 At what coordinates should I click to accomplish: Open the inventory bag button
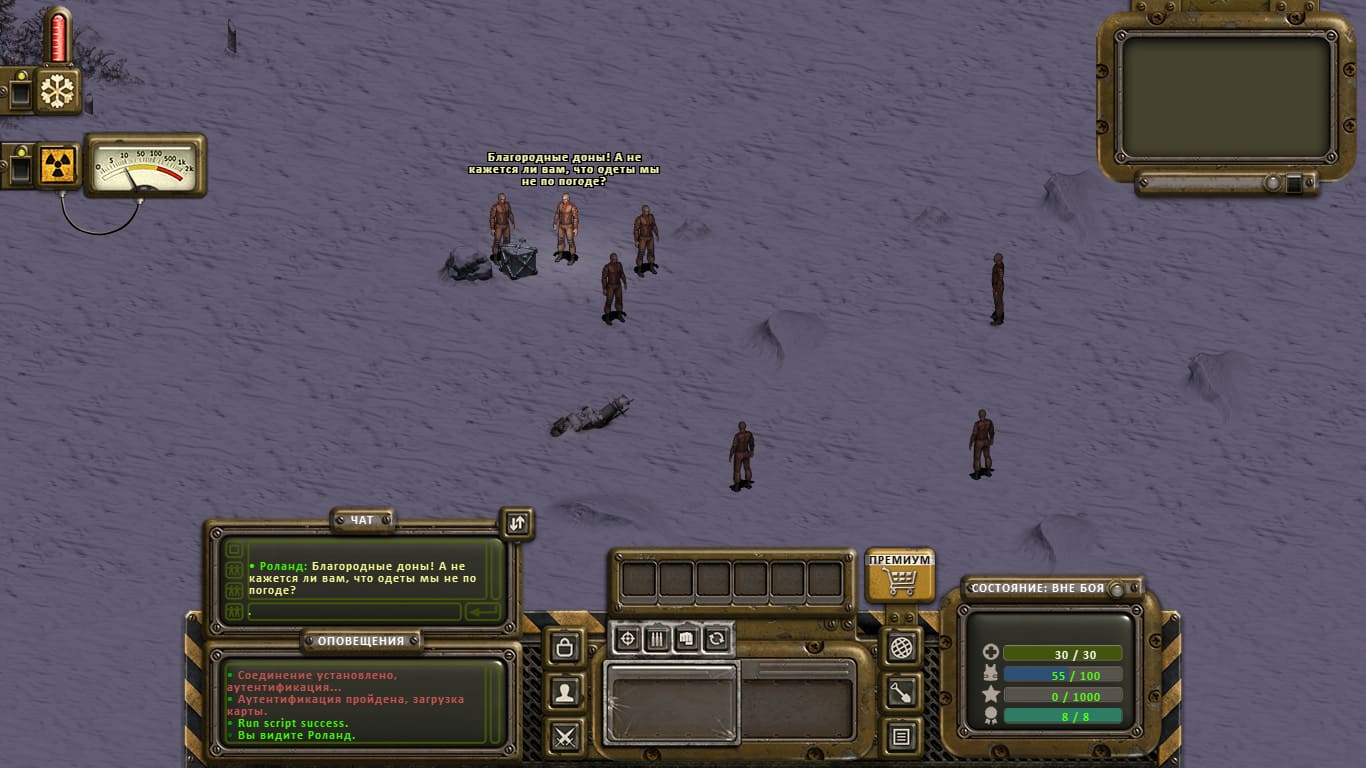tap(565, 646)
